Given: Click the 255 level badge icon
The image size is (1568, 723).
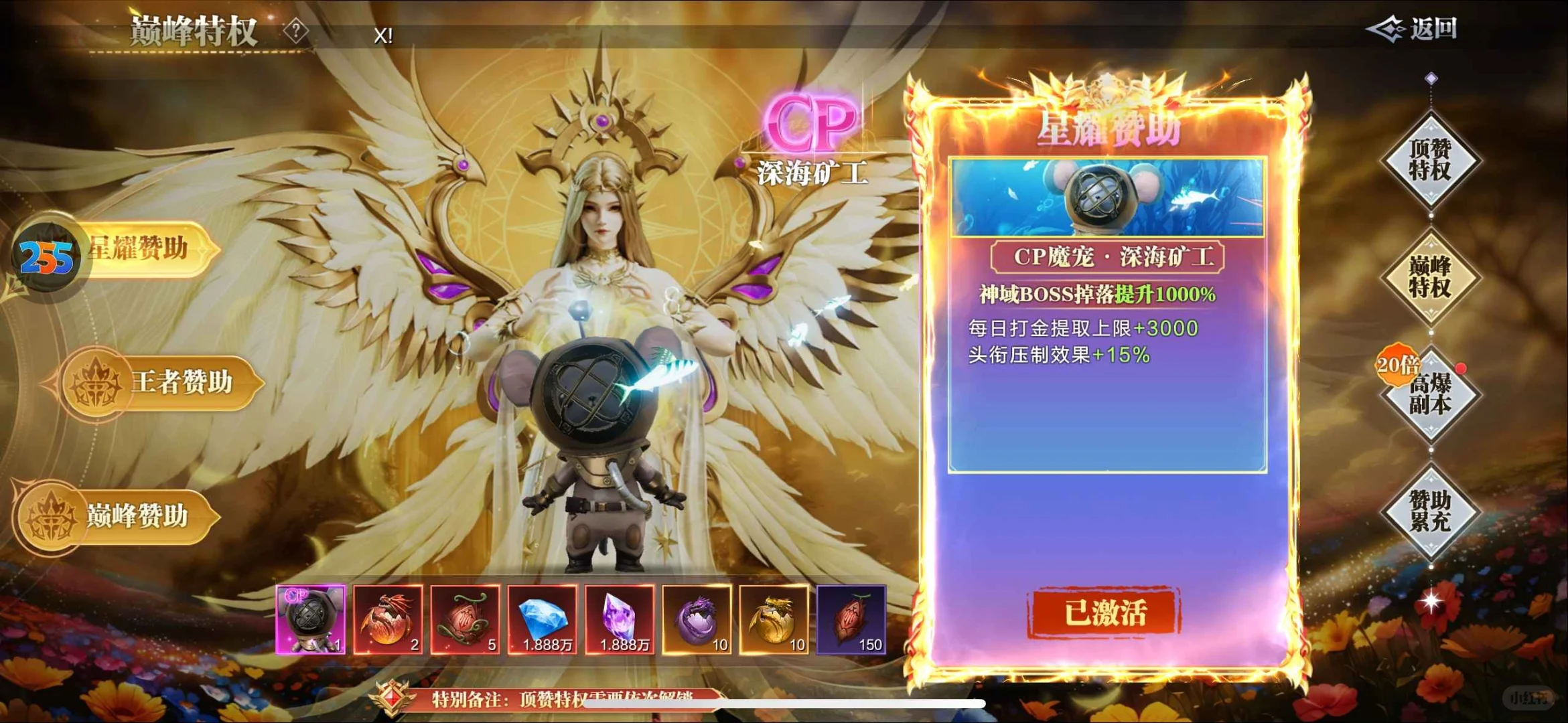Looking at the screenshot, I should pyautogui.click(x=46, y=255).
